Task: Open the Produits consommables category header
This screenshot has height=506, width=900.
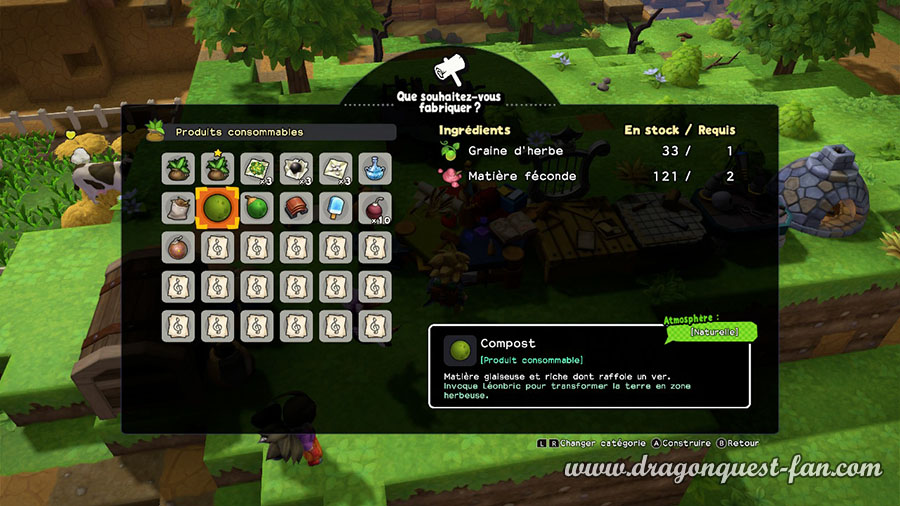Action: pos(270,132)
